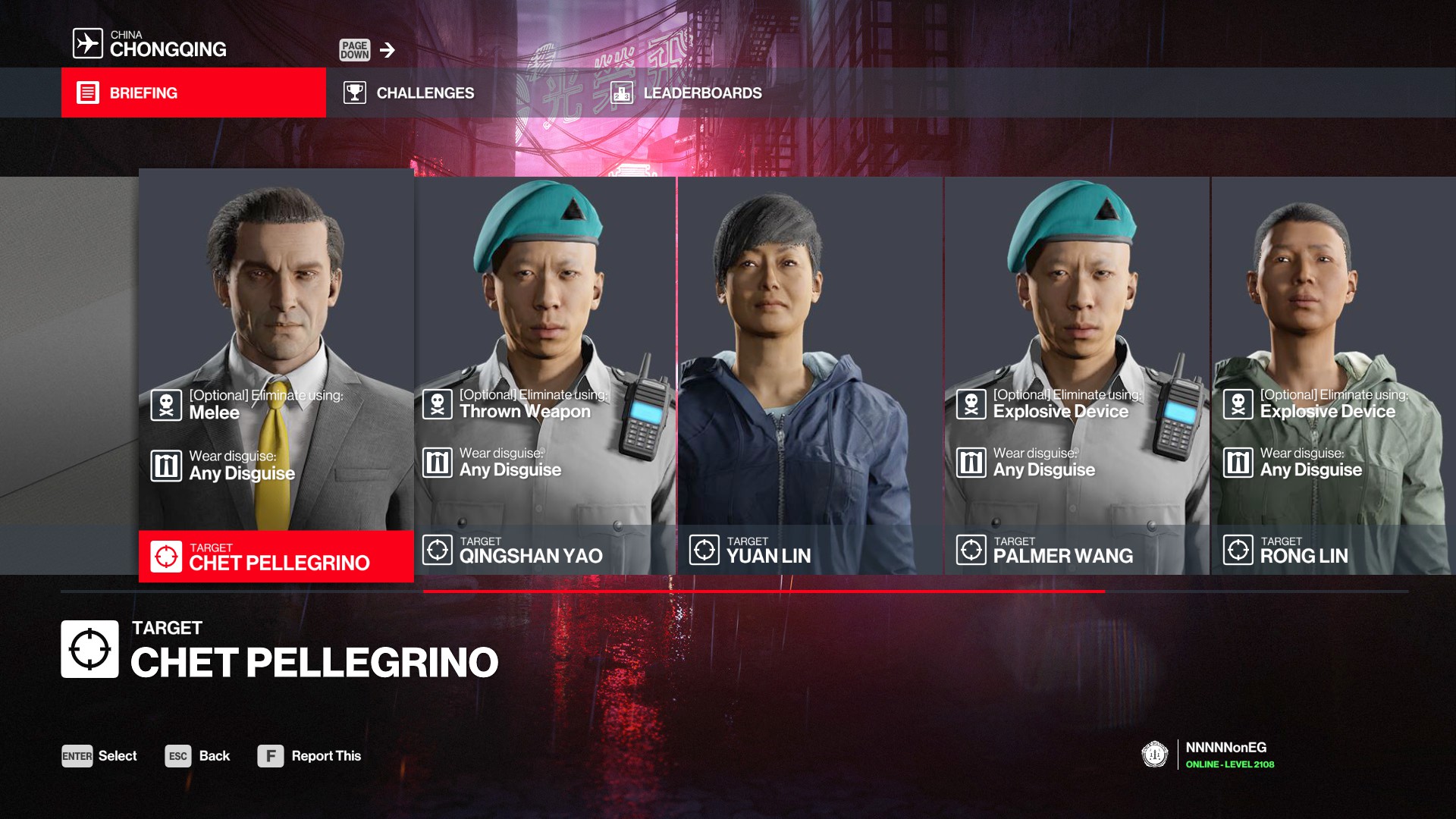Screen dimensions: 1456x819
Task: Open the Challenges tab
Action: click(x=409, y=93)
